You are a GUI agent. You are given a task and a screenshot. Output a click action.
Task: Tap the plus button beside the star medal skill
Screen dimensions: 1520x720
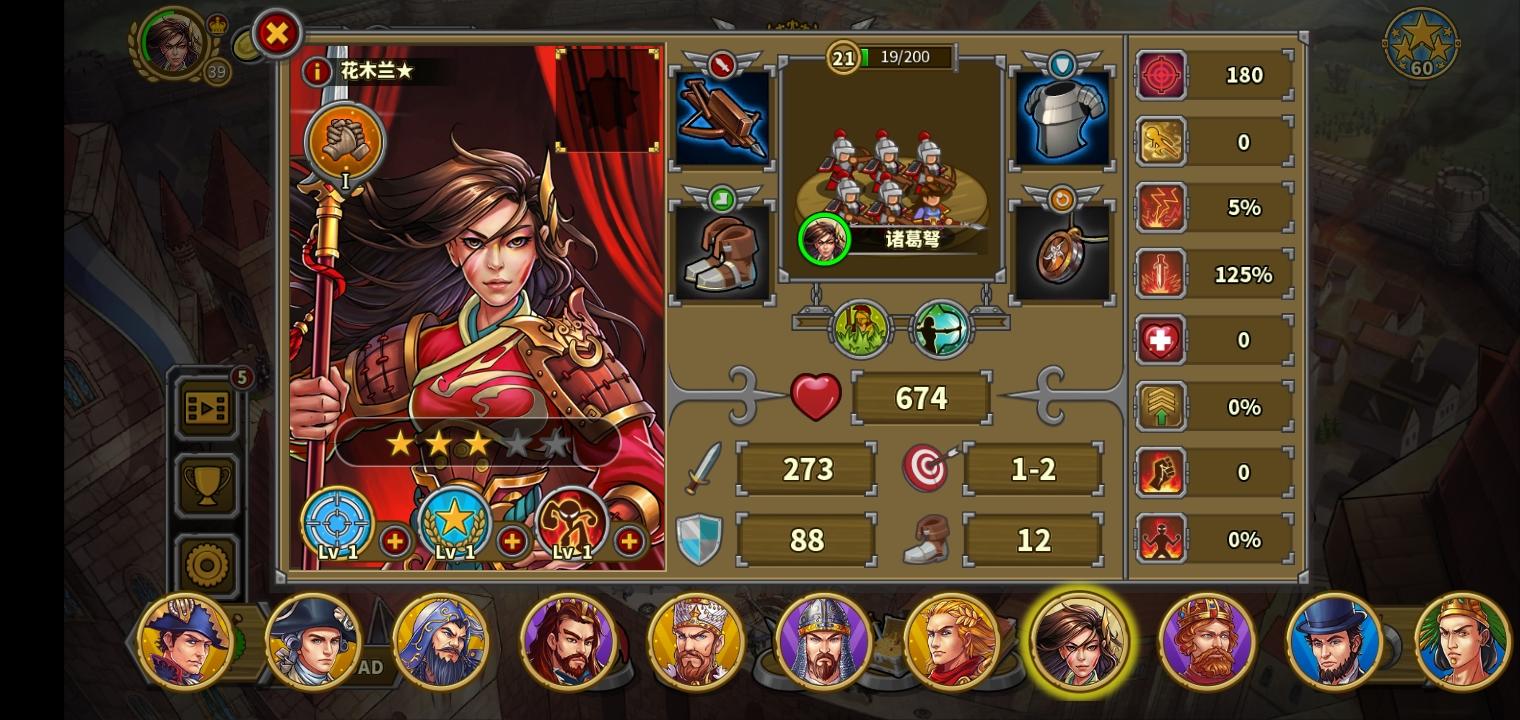click(x=512, y=543)
